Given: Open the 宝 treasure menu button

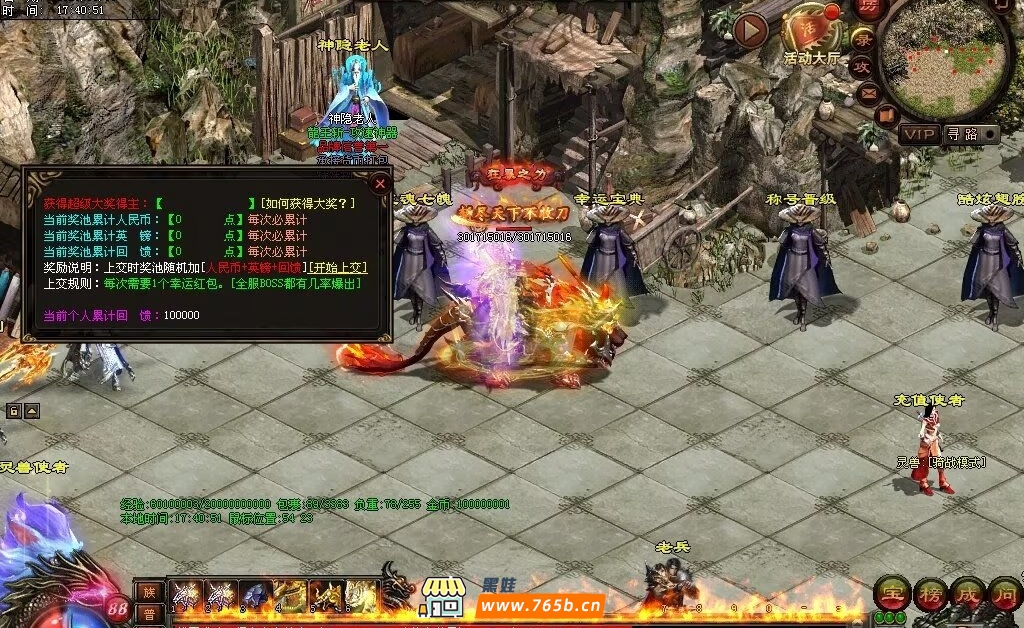Looking at the screenshot, I should click(891, 593).
